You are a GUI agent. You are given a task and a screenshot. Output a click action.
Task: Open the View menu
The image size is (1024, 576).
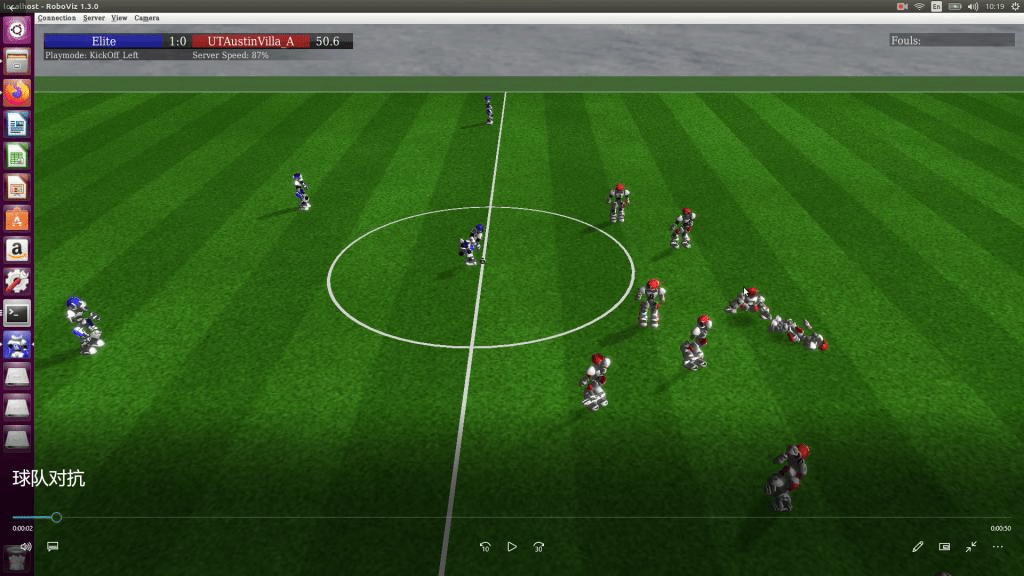point(119,18)
